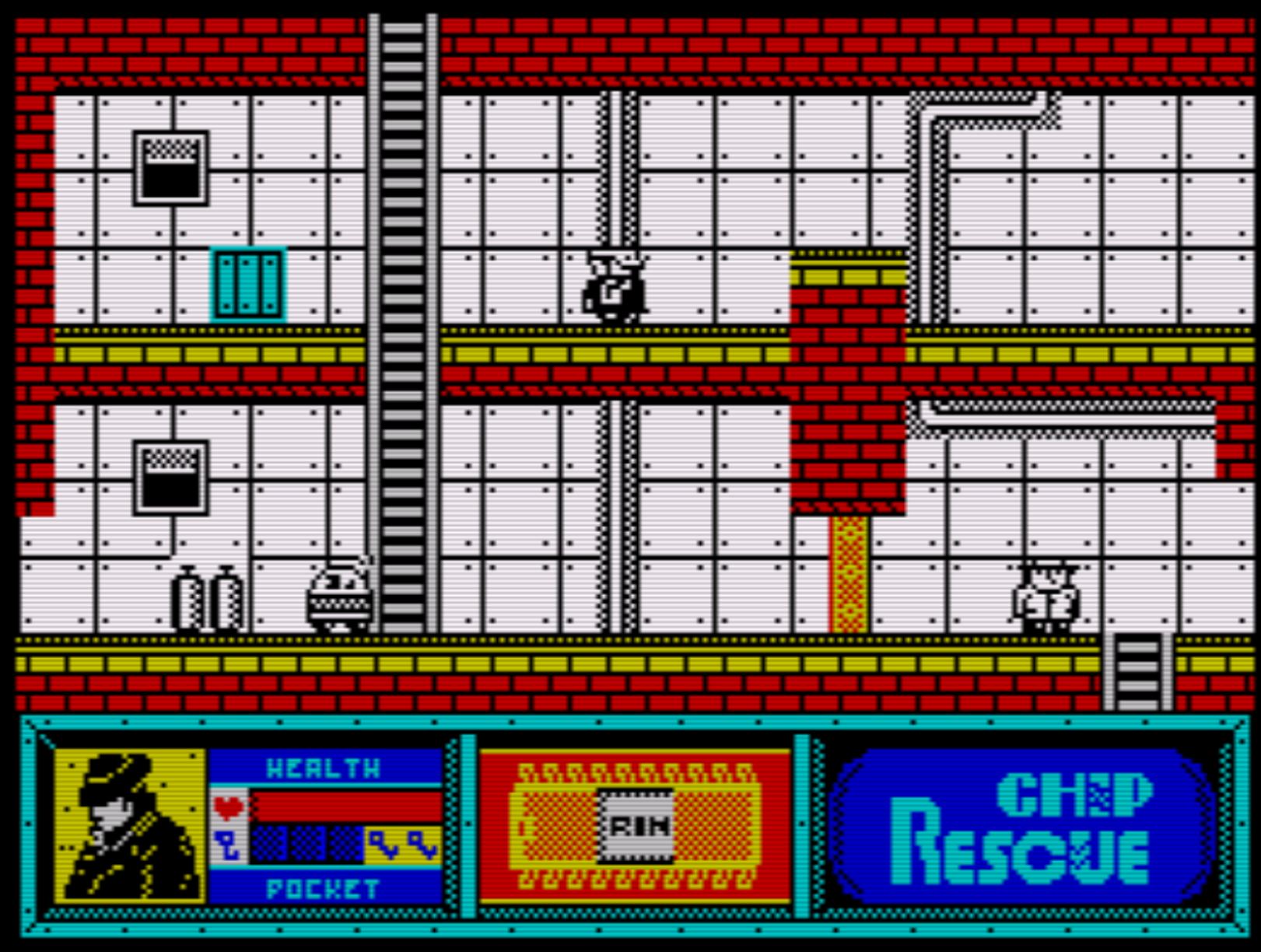Click the black chip box on the upper wall
1261x952 pixels.
171,167
